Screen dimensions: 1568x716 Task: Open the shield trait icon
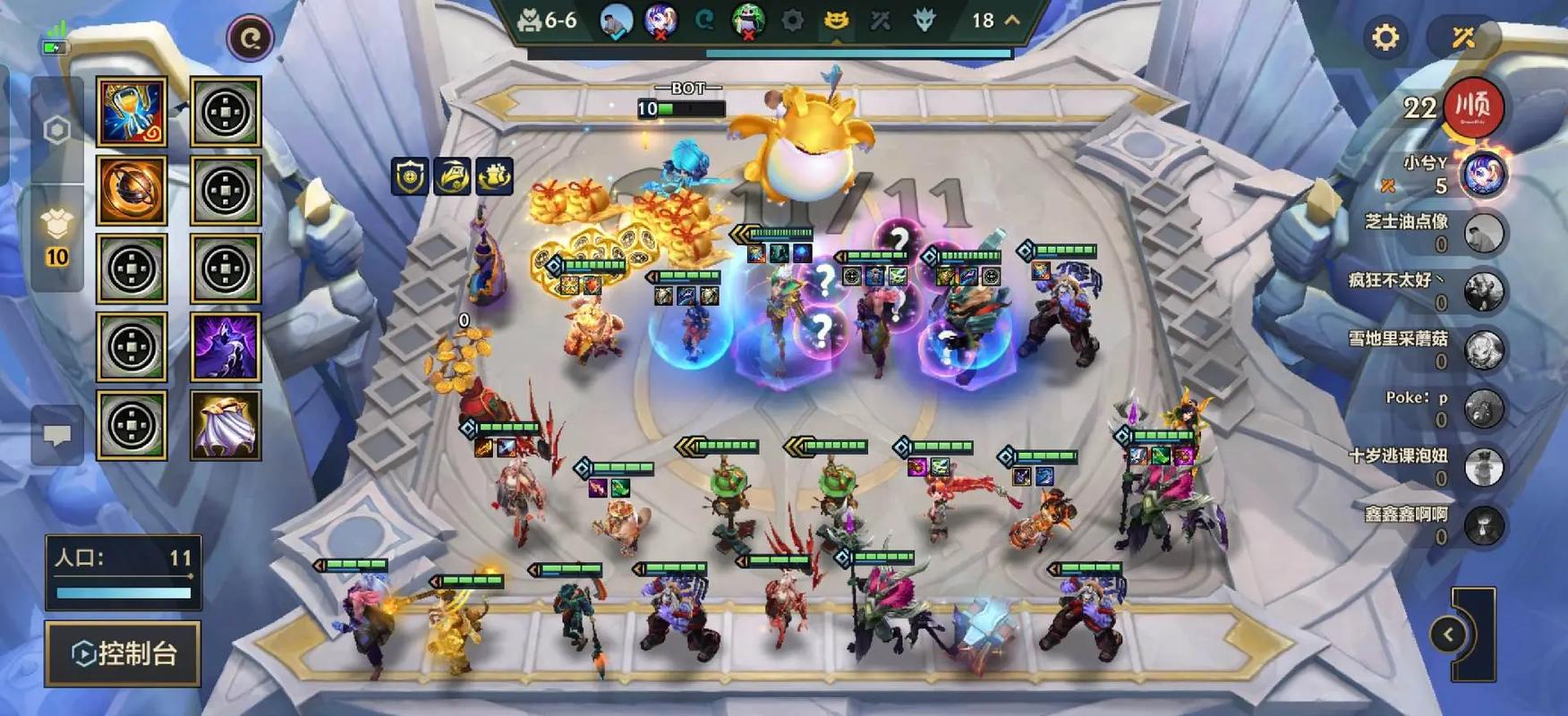[410, 176]
